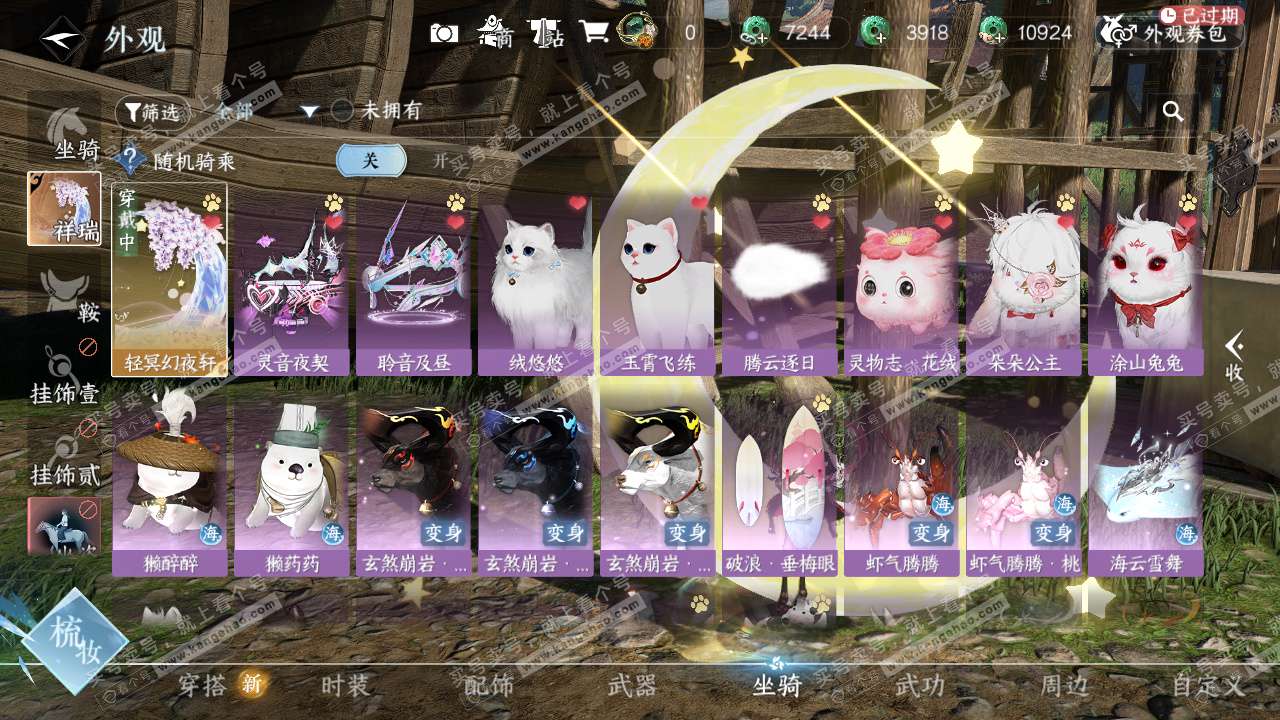Choose the 绒悠悠 white cat mount

pyautogui.click(x=535, y=285)
